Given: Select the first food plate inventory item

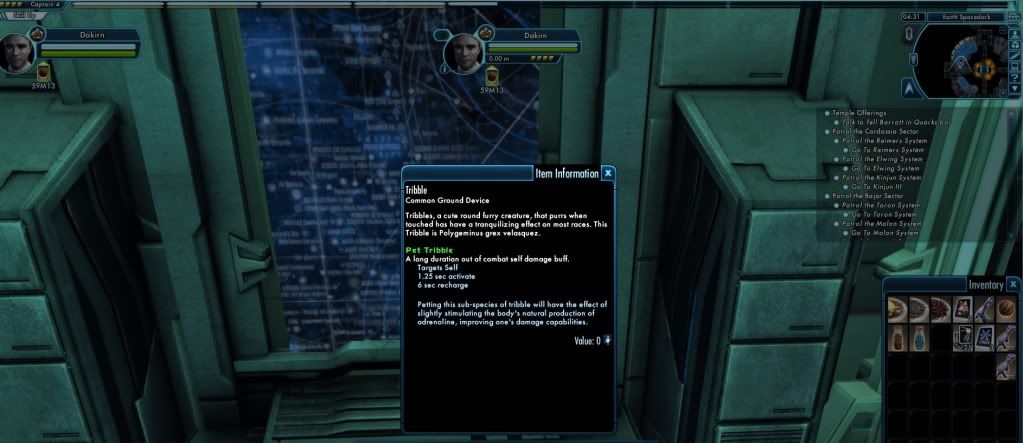Looking at the screenshot, I should click(x=896, y=308).
